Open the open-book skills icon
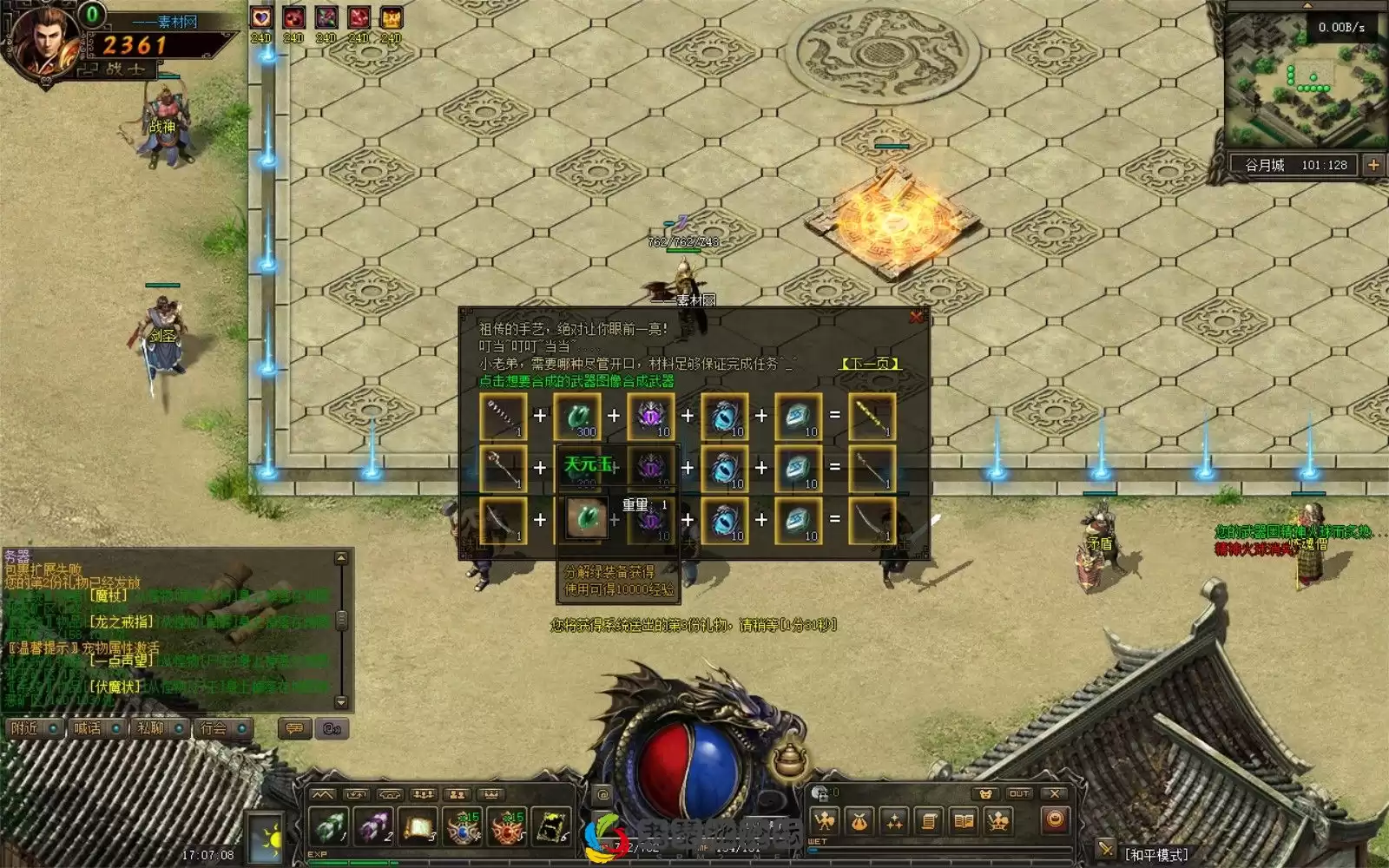This screenshot has width=1389, height=868. pos(964,820)
